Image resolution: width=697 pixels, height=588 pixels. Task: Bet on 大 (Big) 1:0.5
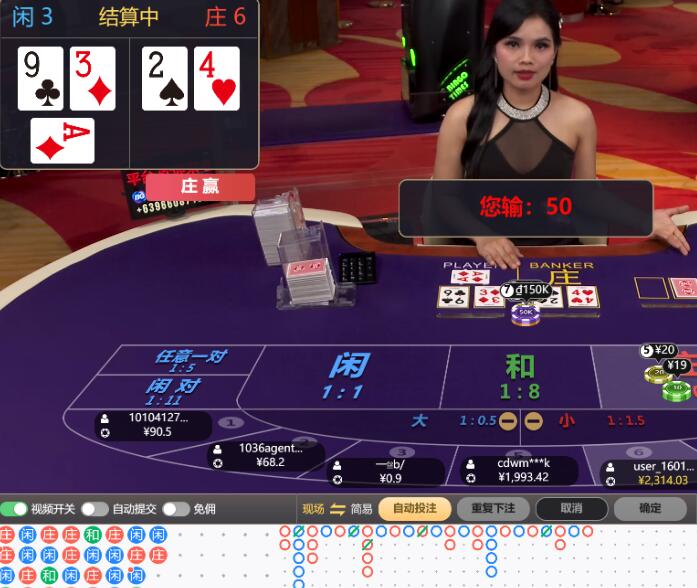(442, 421)
